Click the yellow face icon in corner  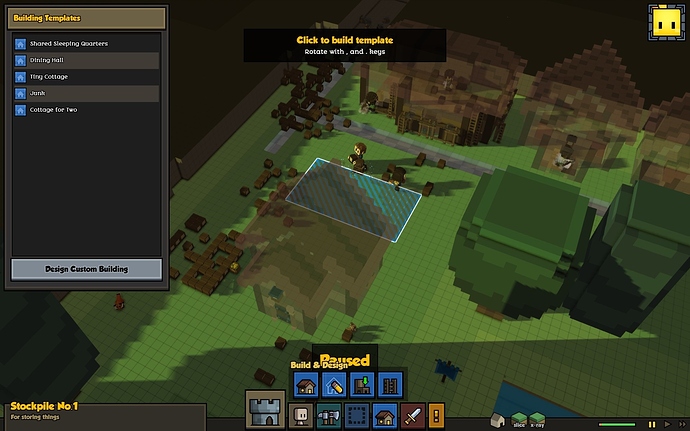(664, 21)
